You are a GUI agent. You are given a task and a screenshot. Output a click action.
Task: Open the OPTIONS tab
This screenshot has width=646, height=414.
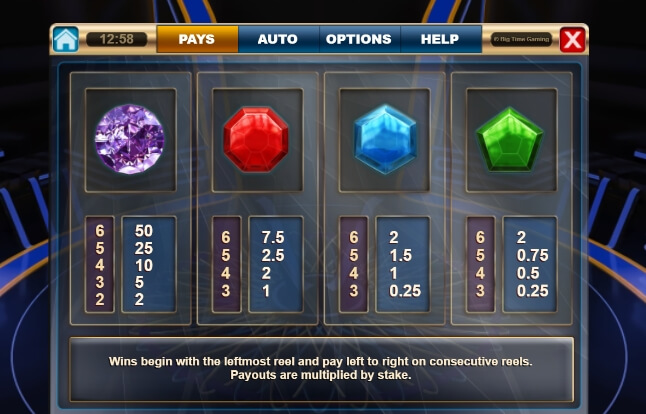pyautogui.click(x=358, y=39)
